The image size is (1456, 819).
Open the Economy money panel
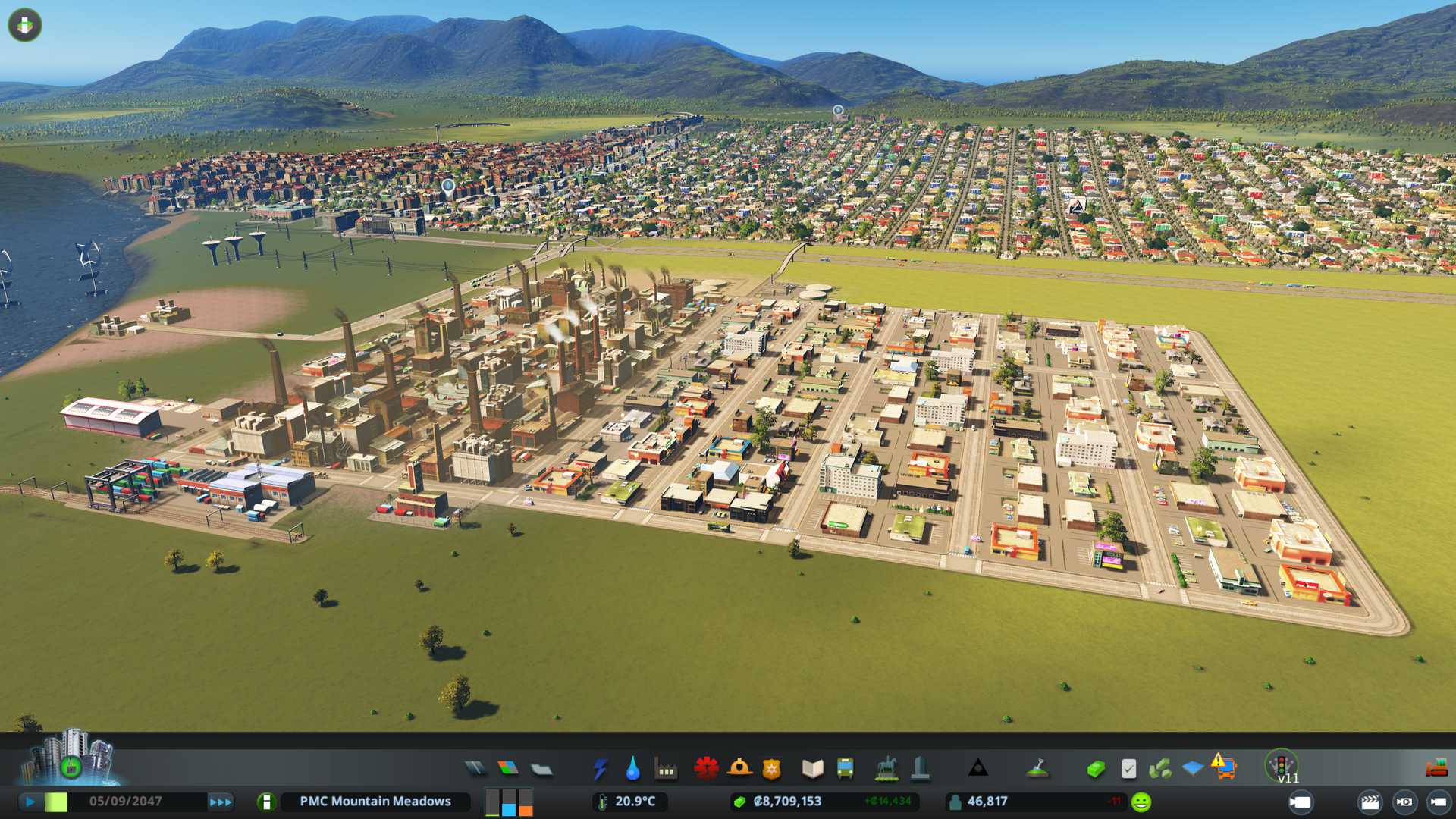point(1095,769)
